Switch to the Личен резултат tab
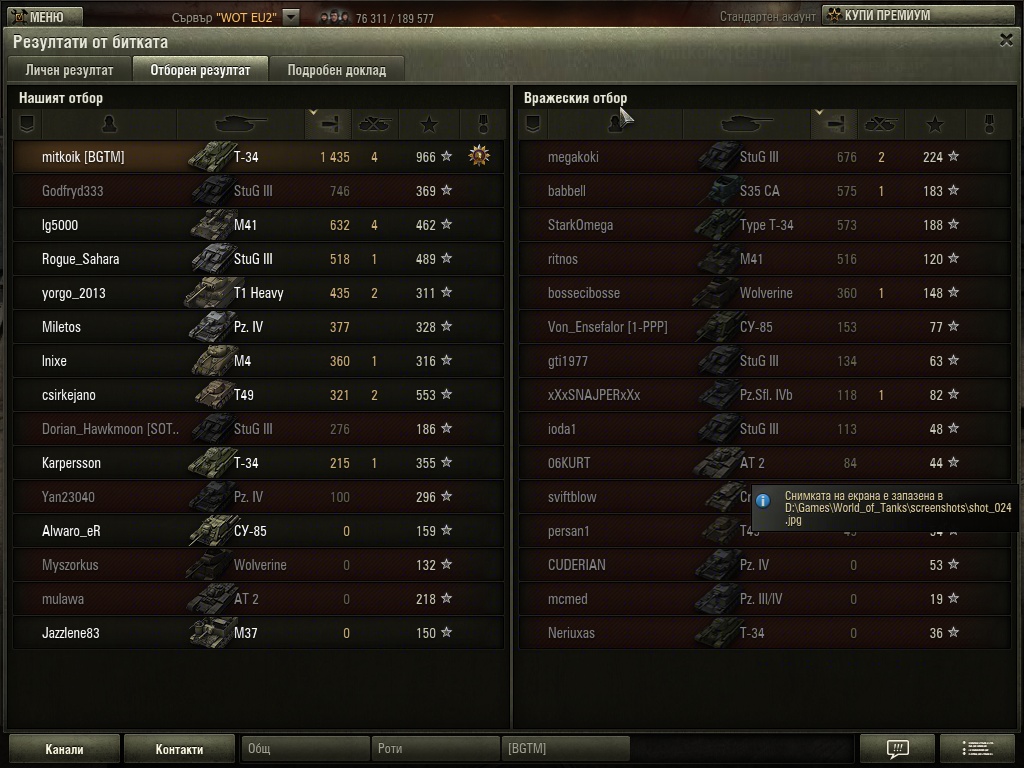 [69, 70]
